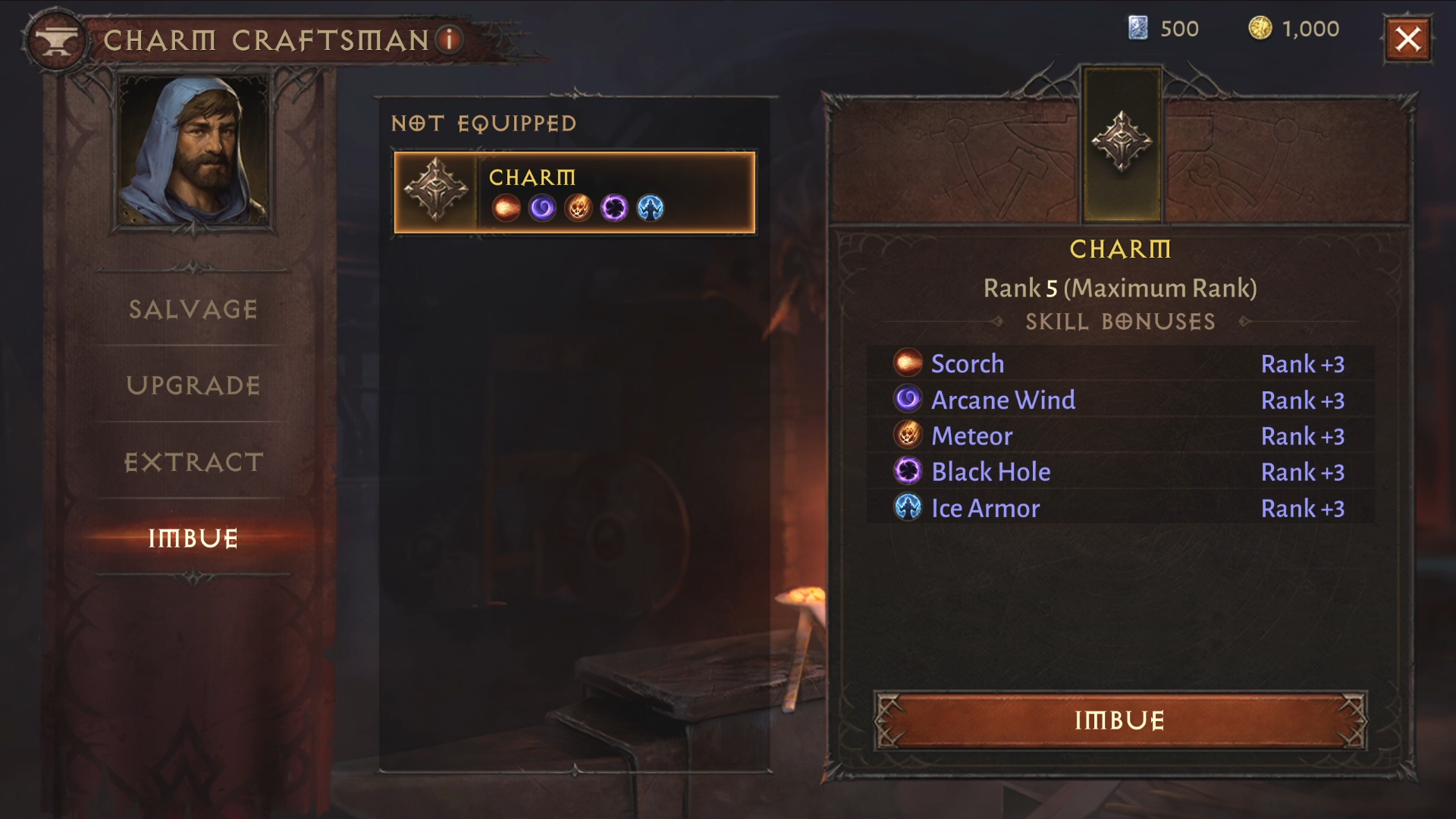Click the Black Hole skill icon
The height and width of the screenshot is (819, 1456).
908,472
